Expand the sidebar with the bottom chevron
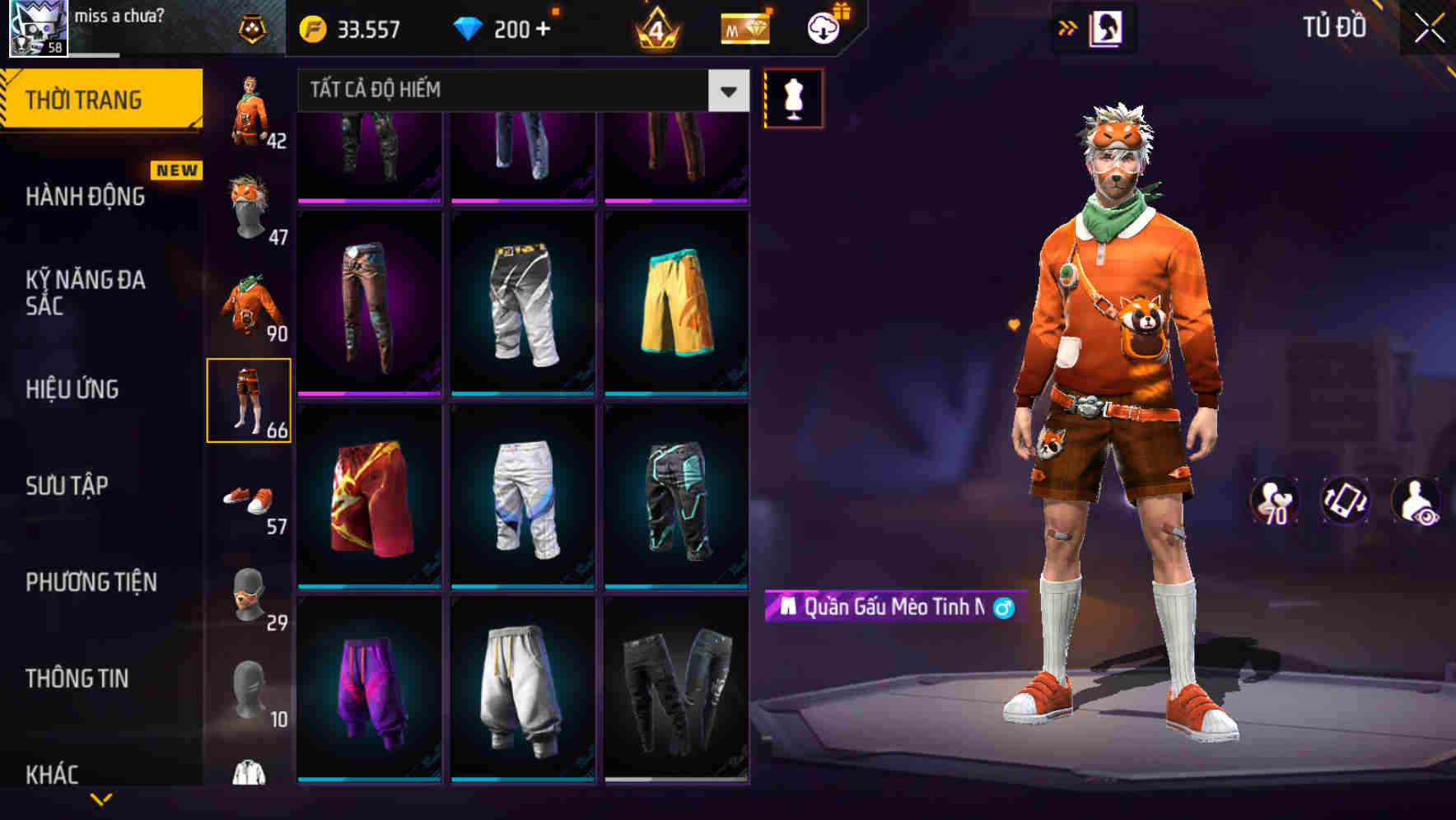 pos(100,797)
